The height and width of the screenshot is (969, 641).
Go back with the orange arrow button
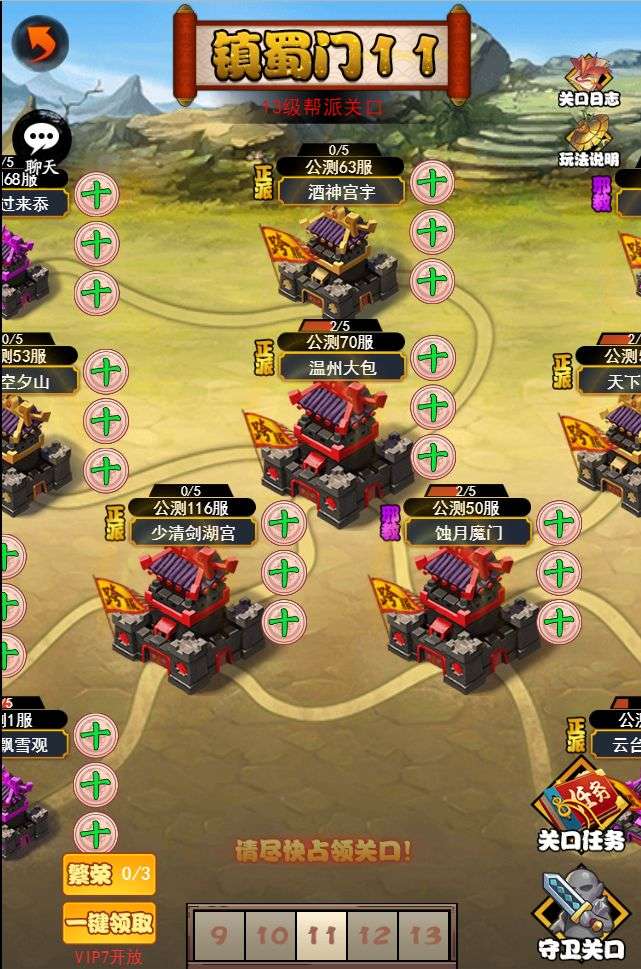coord(40,43)
